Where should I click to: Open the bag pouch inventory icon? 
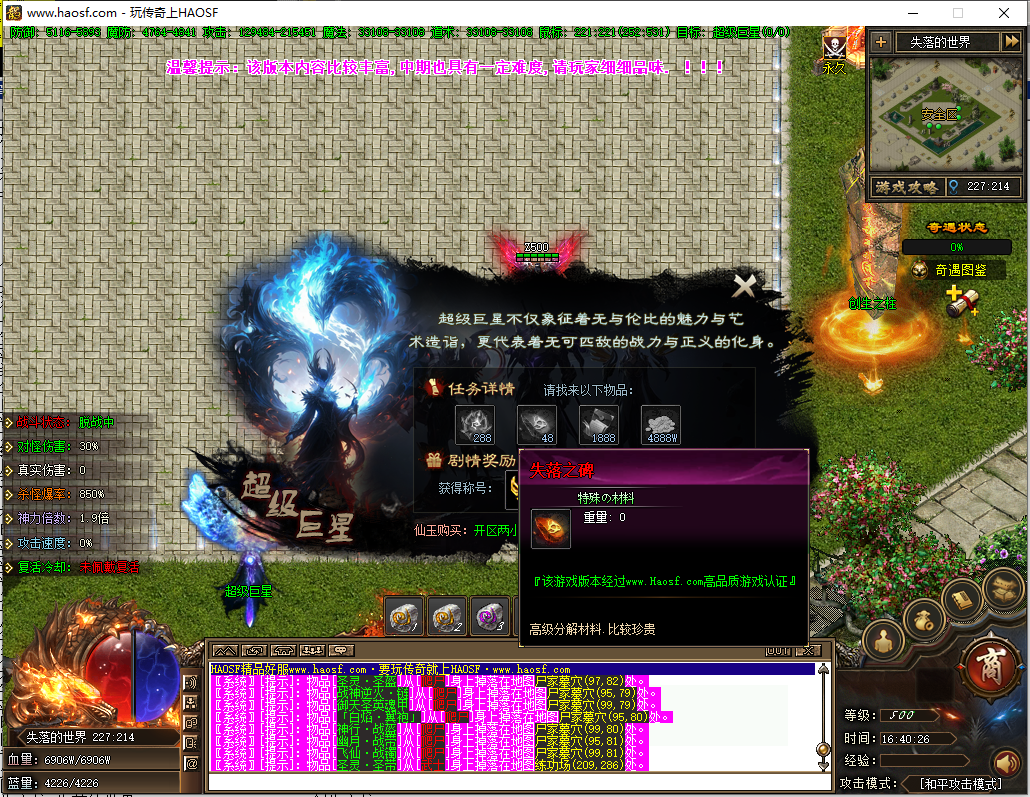(x=923, y=617)
